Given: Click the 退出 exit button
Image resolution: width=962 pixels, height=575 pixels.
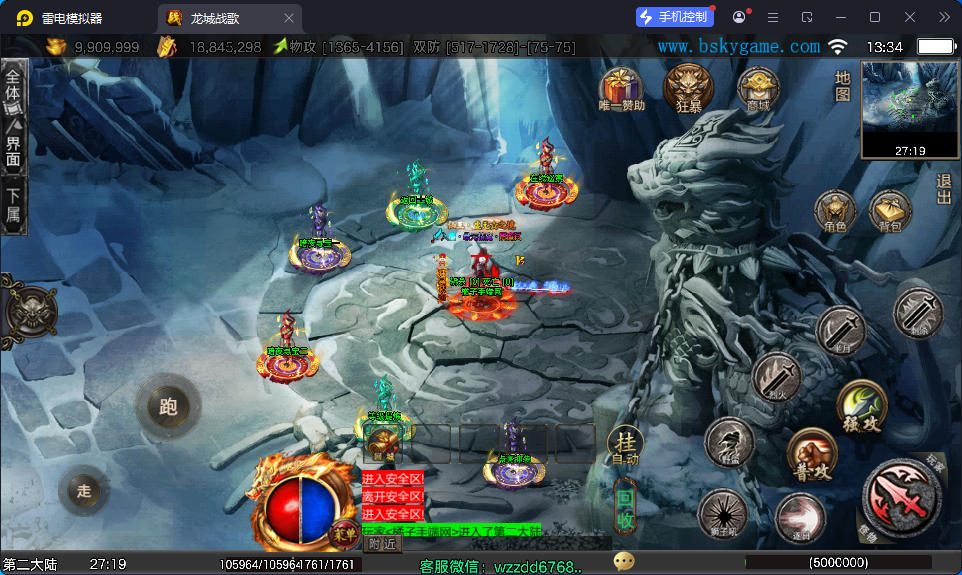Looking at the screenshot, I should [x=943, y=189].
